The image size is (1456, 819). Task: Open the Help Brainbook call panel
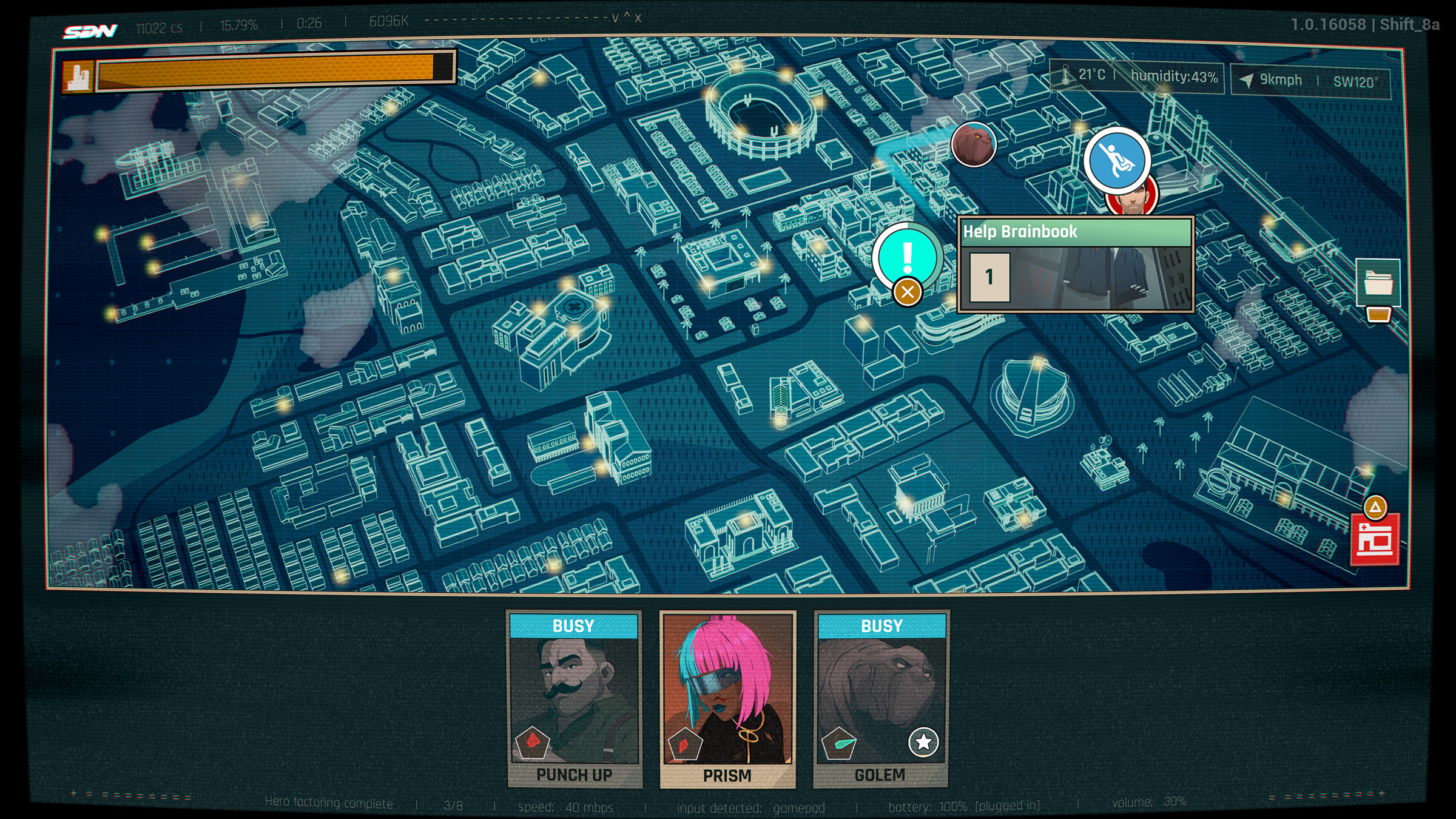[1076, 265]
